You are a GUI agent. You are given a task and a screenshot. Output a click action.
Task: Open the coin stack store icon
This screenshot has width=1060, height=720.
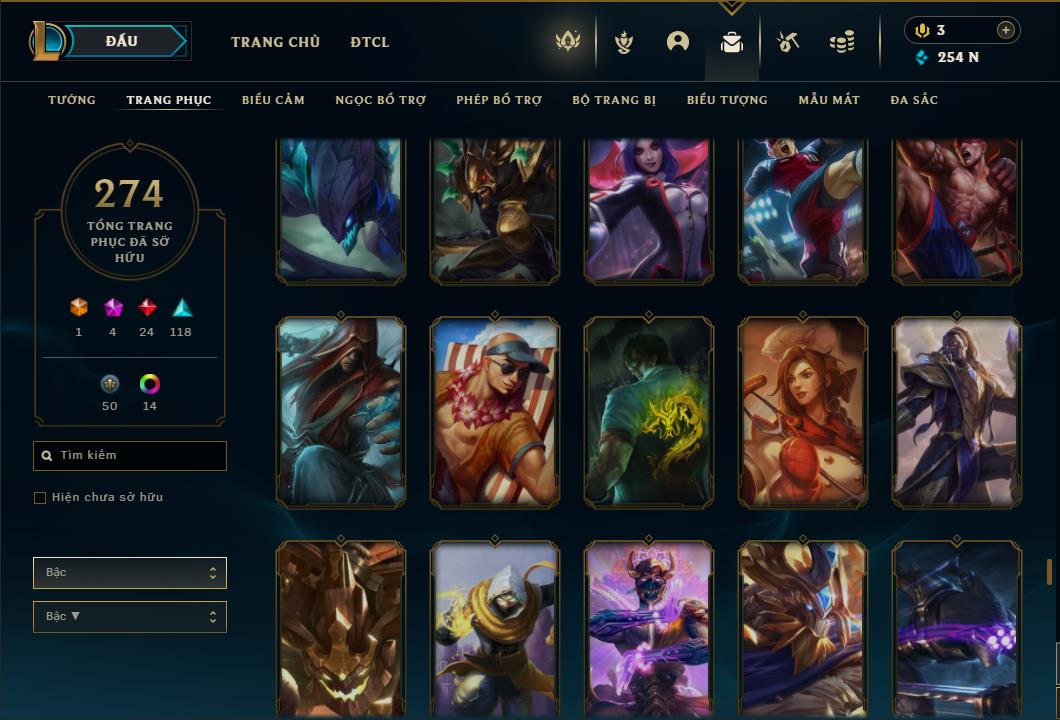pos(842,42)
